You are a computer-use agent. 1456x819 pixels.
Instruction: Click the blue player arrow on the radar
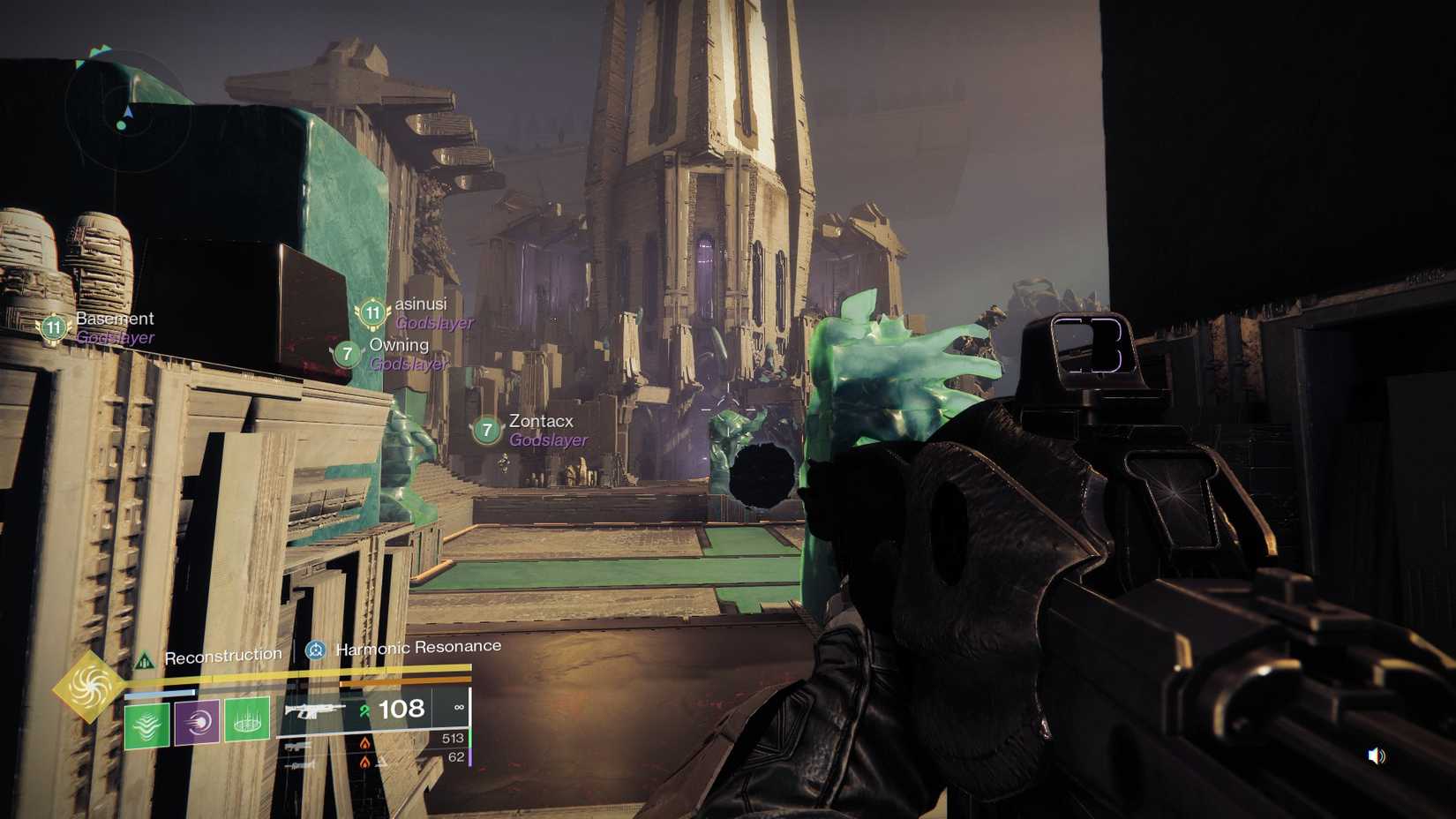click(128, 113)
